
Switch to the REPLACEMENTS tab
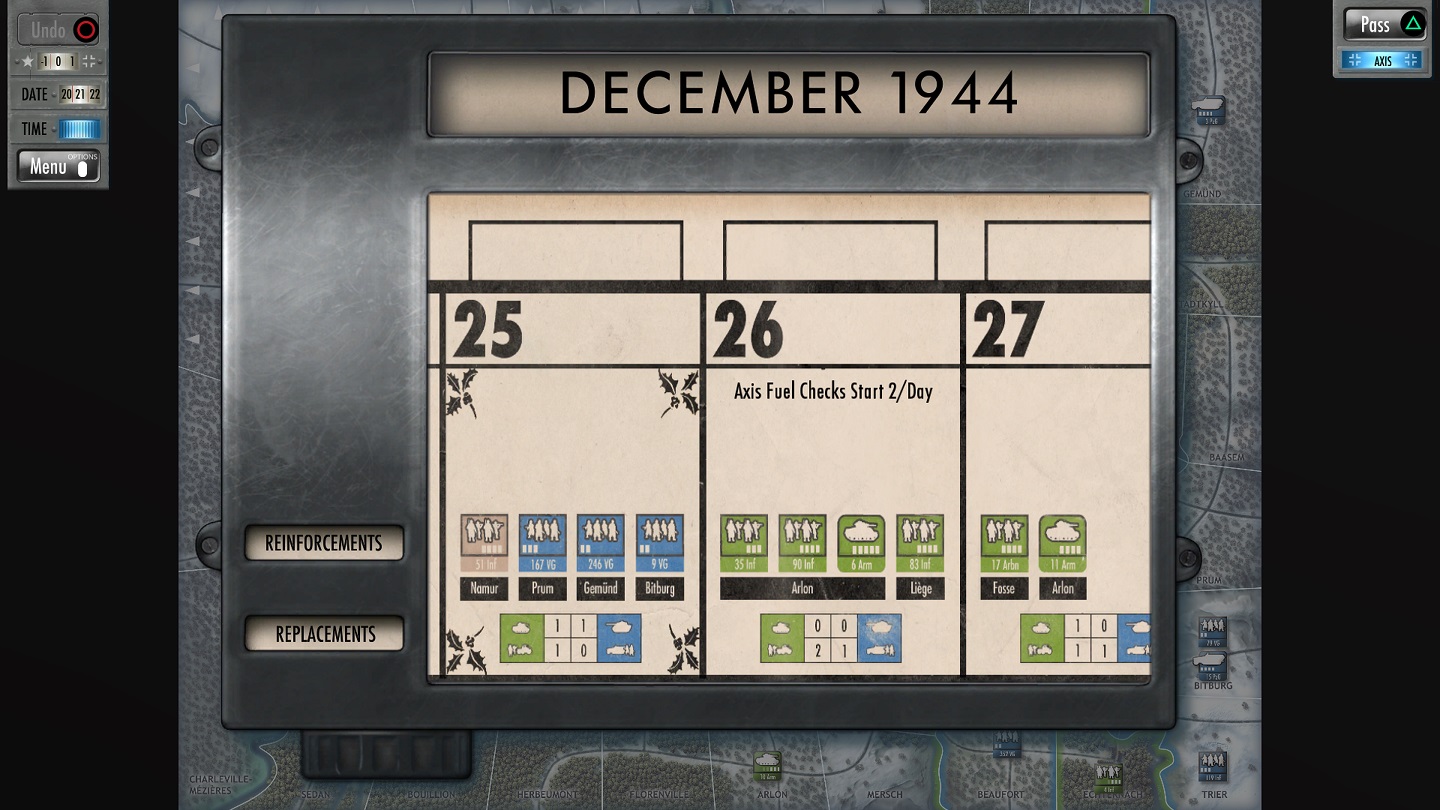click(x=323, y=634)
